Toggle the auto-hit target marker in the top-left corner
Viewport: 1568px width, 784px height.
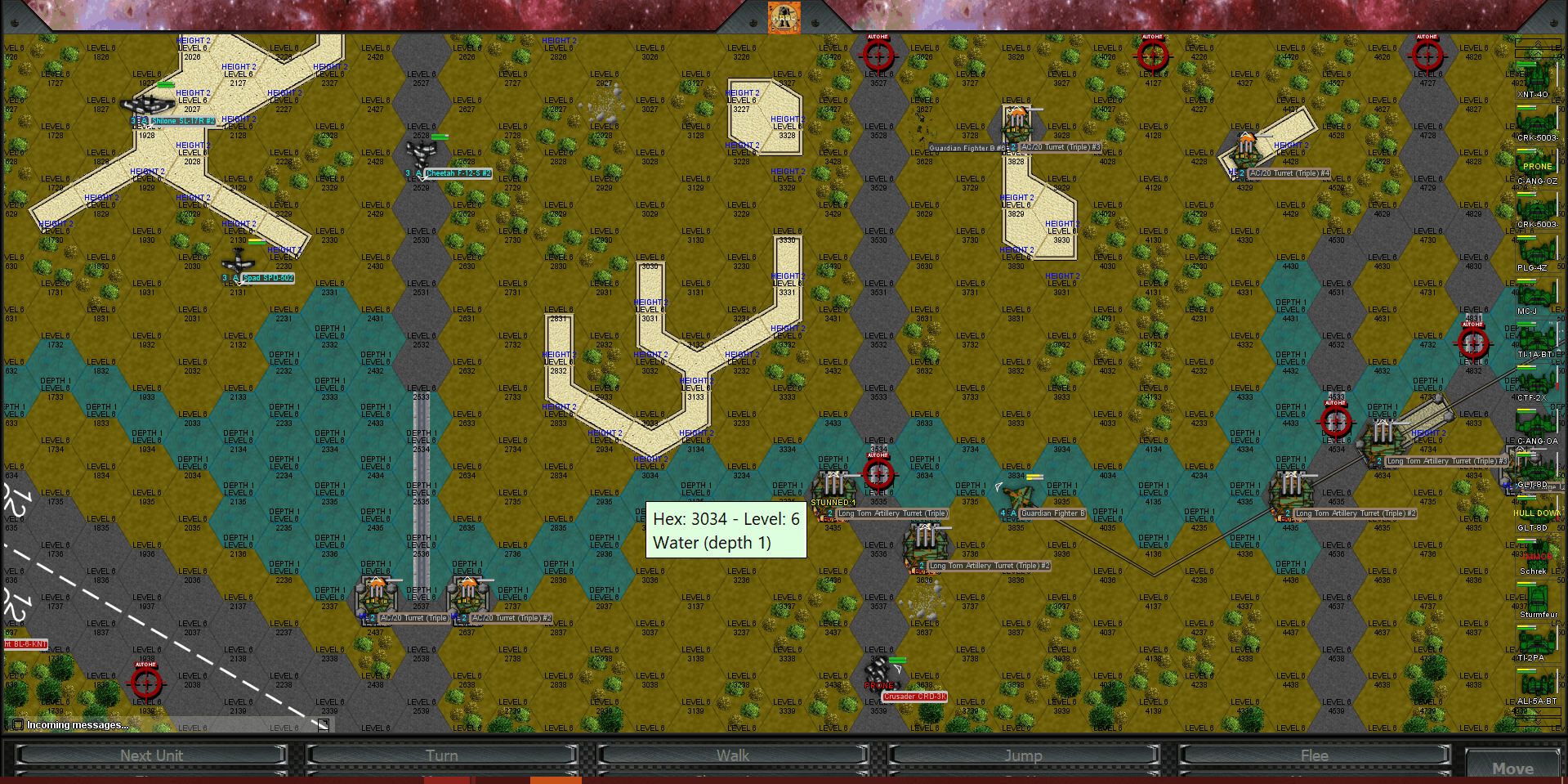pos(878,56)
